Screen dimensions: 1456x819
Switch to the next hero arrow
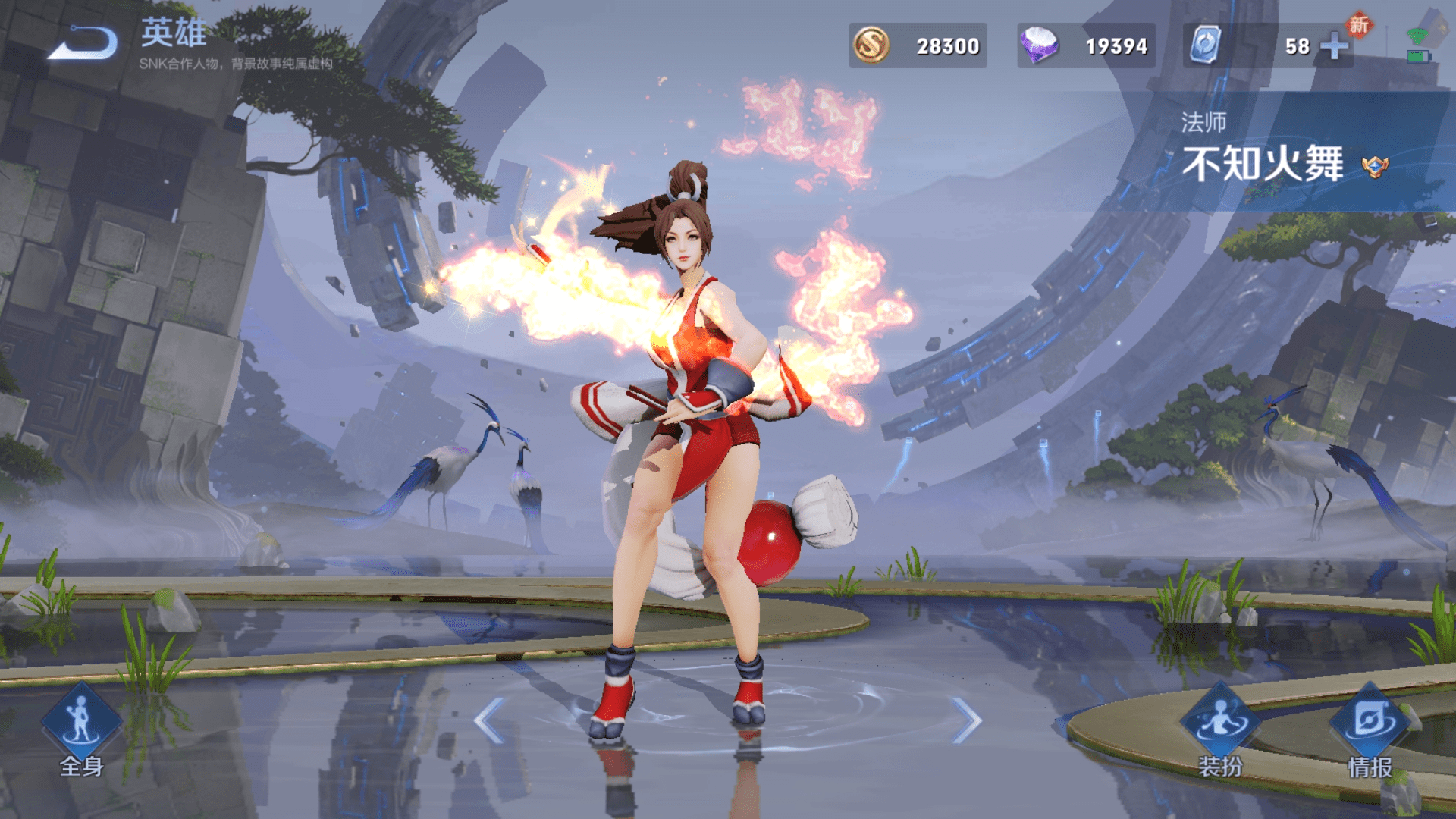[x=966, y=720]
